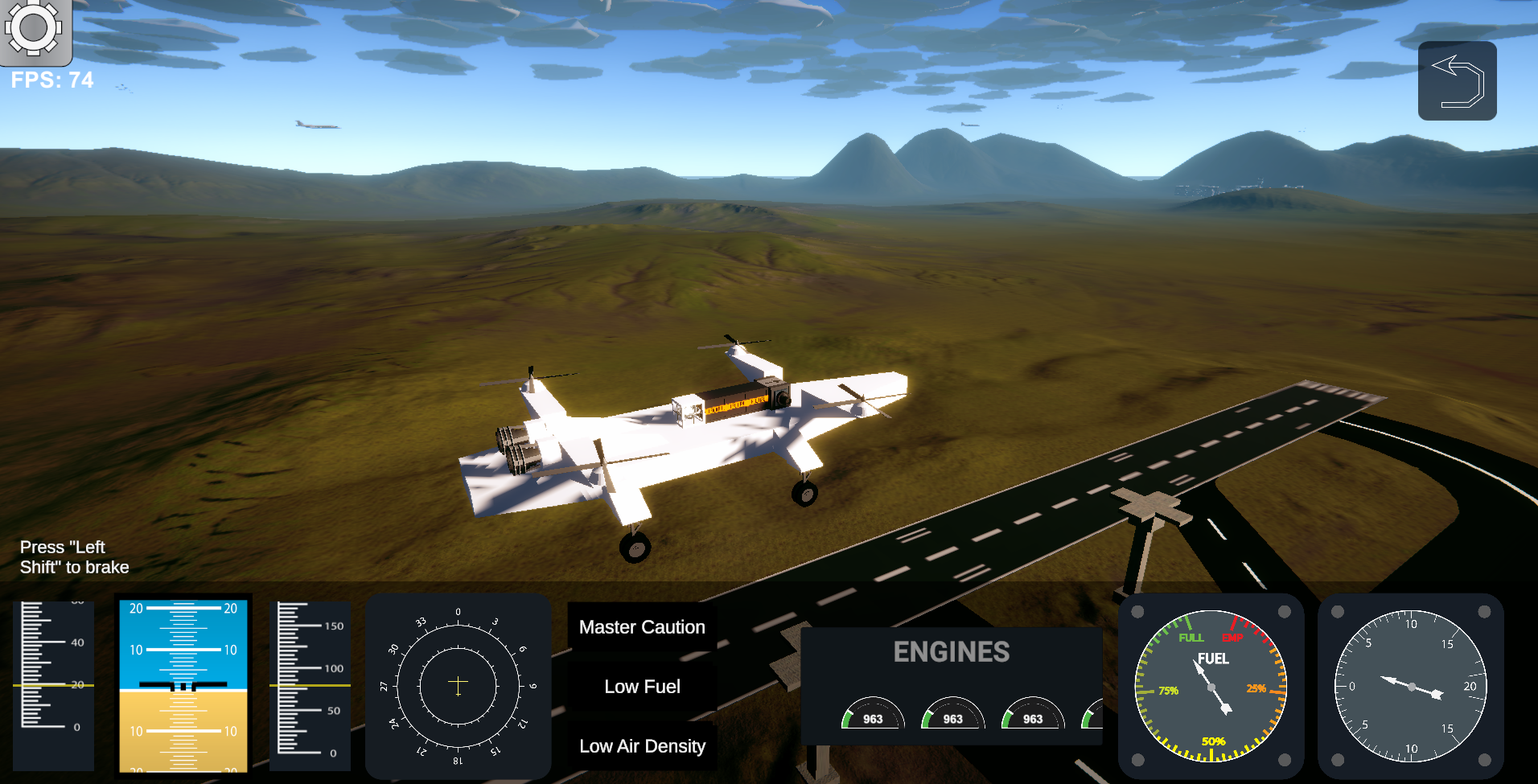
Task: Click the FPS counter label
Action: point(51,80)
